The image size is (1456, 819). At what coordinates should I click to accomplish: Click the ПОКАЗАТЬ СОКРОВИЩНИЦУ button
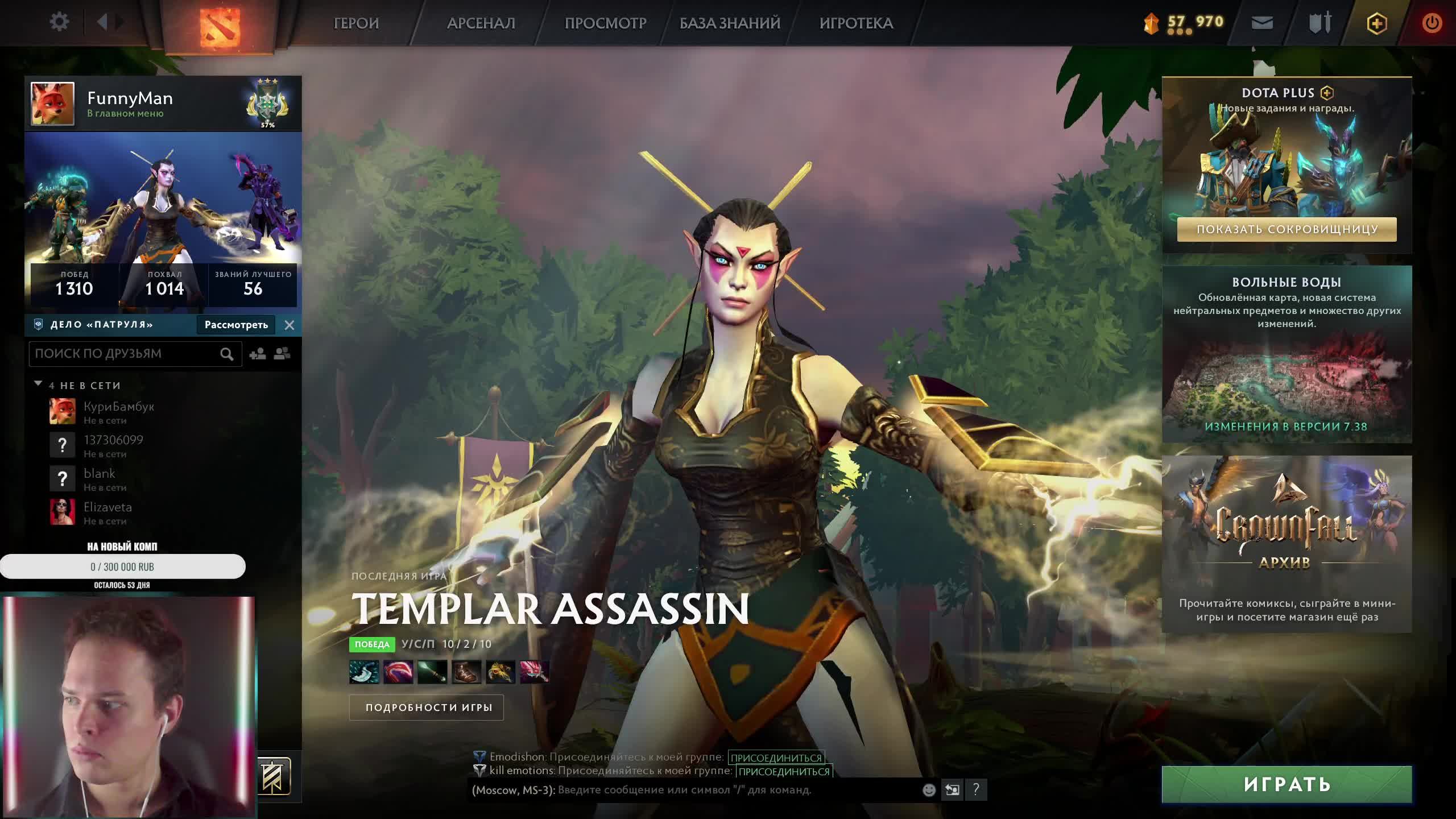tap(1287, 229)
